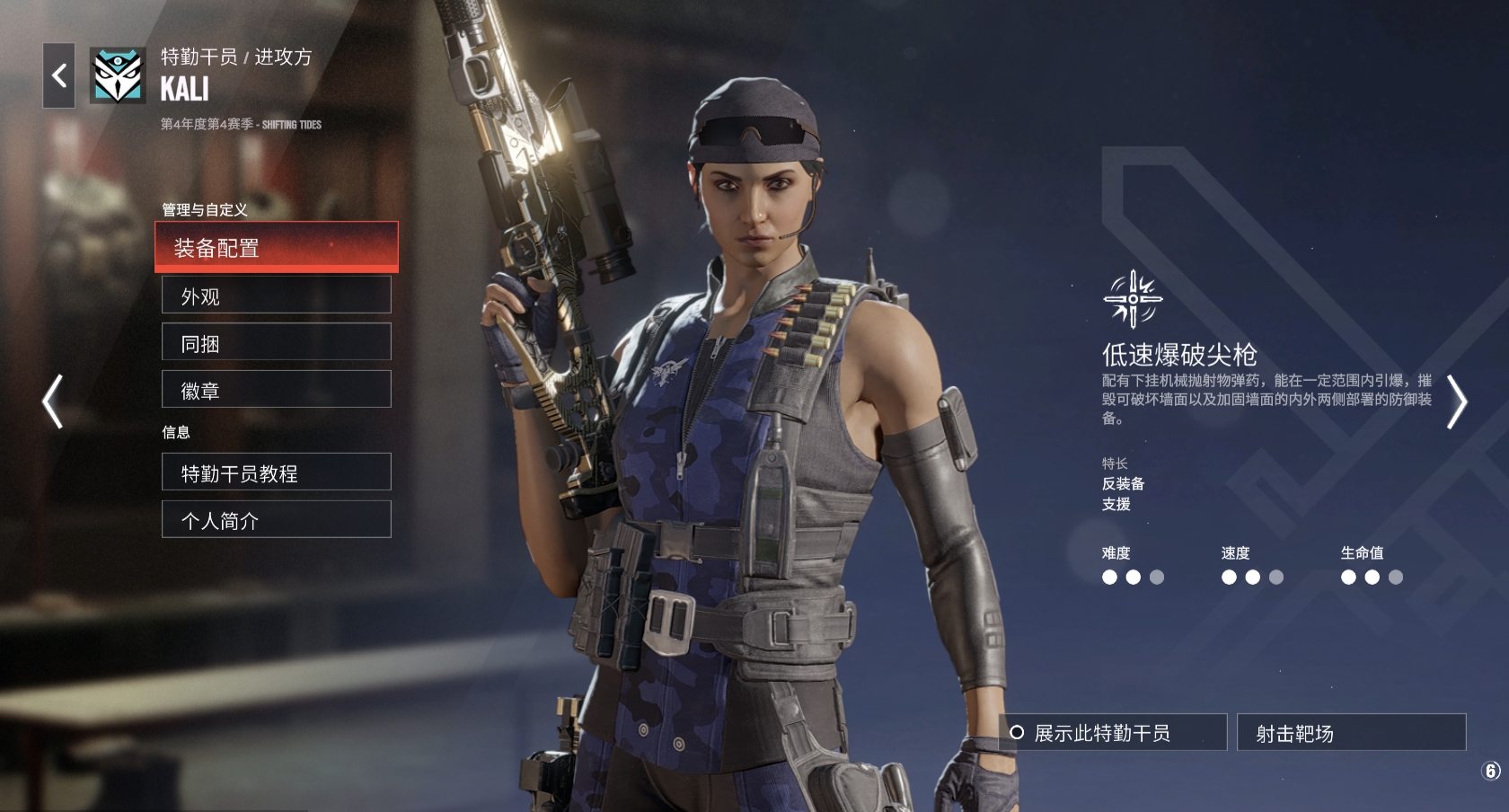Image resolution: width=1509 pixels, height=812 pixels.
Task: Choose the 徽章 badge menu item
Action: click(276, 390)
